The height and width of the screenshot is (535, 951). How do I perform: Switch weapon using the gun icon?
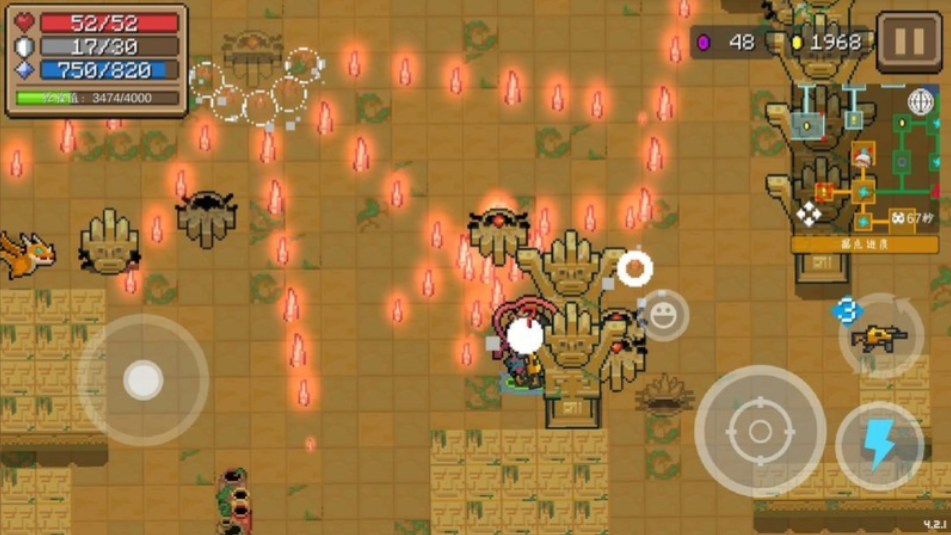click(880, 337)
